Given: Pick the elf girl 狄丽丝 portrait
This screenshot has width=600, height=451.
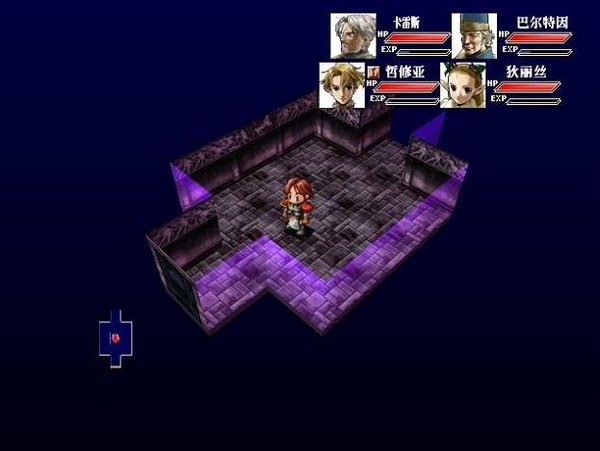Looking at the screenshot, I should pyautogui.click(x=463, y=85).
